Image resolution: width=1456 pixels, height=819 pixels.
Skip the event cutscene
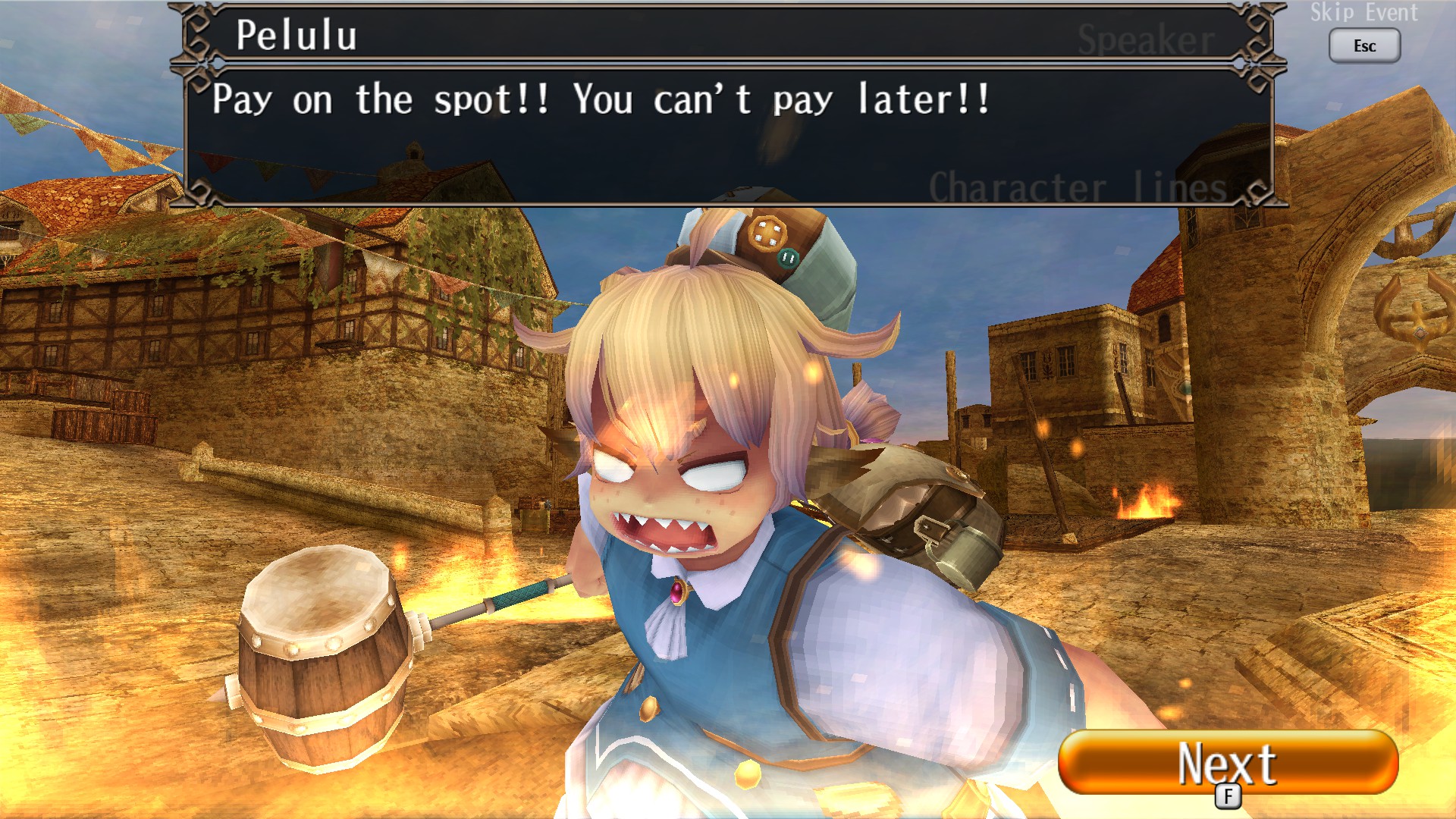coord(1363,45)
